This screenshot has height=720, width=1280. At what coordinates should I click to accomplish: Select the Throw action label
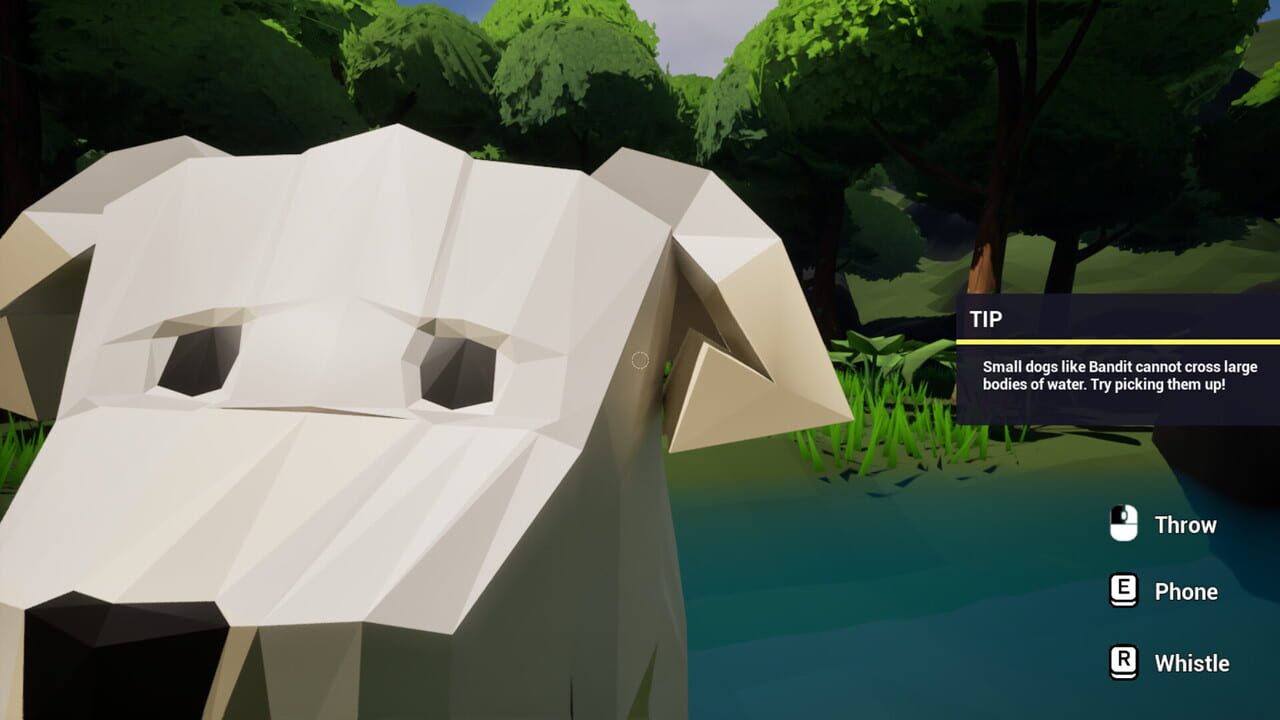pos(1185,525)
